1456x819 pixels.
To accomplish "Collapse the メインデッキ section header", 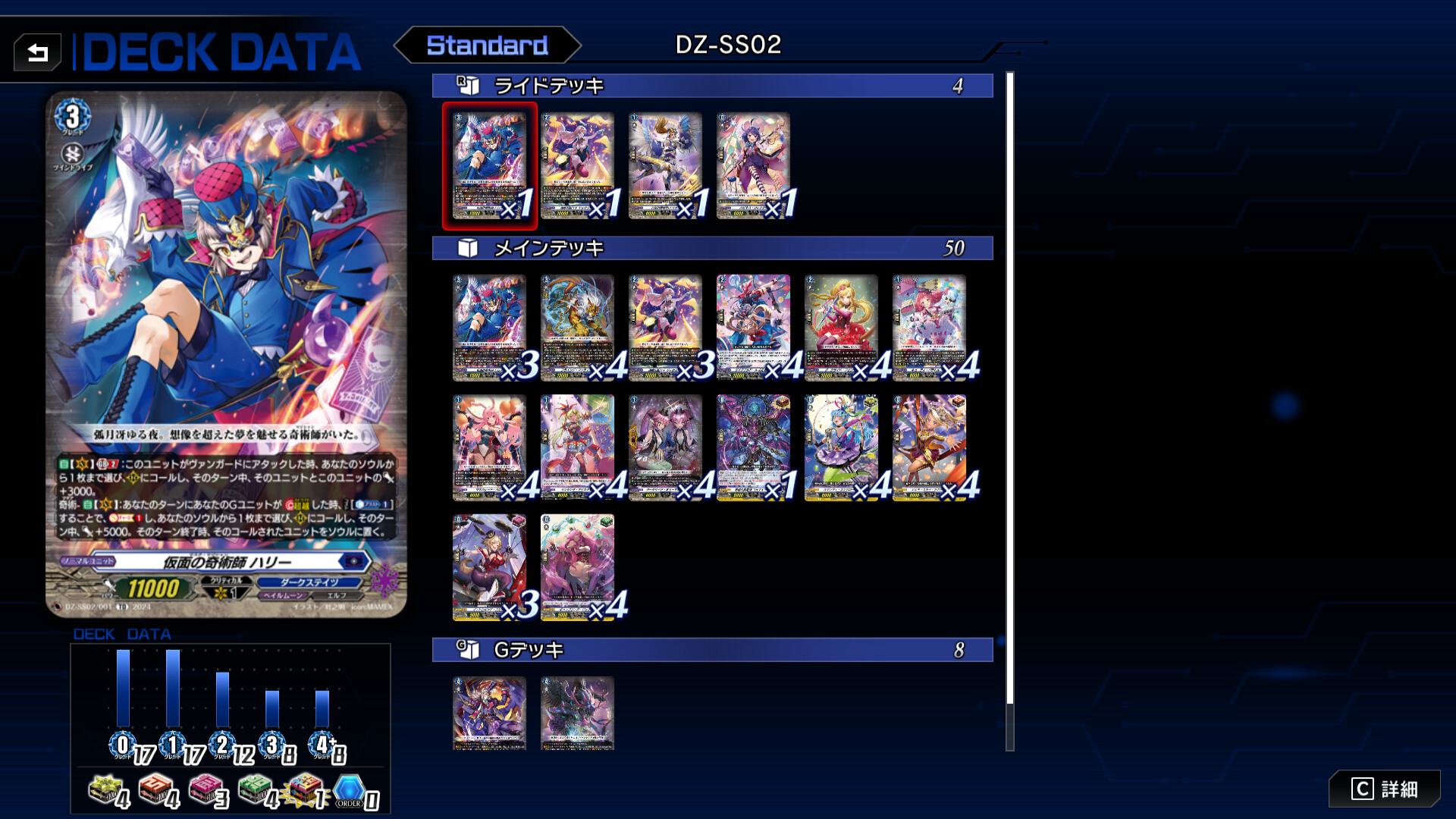I will (713, 246).
